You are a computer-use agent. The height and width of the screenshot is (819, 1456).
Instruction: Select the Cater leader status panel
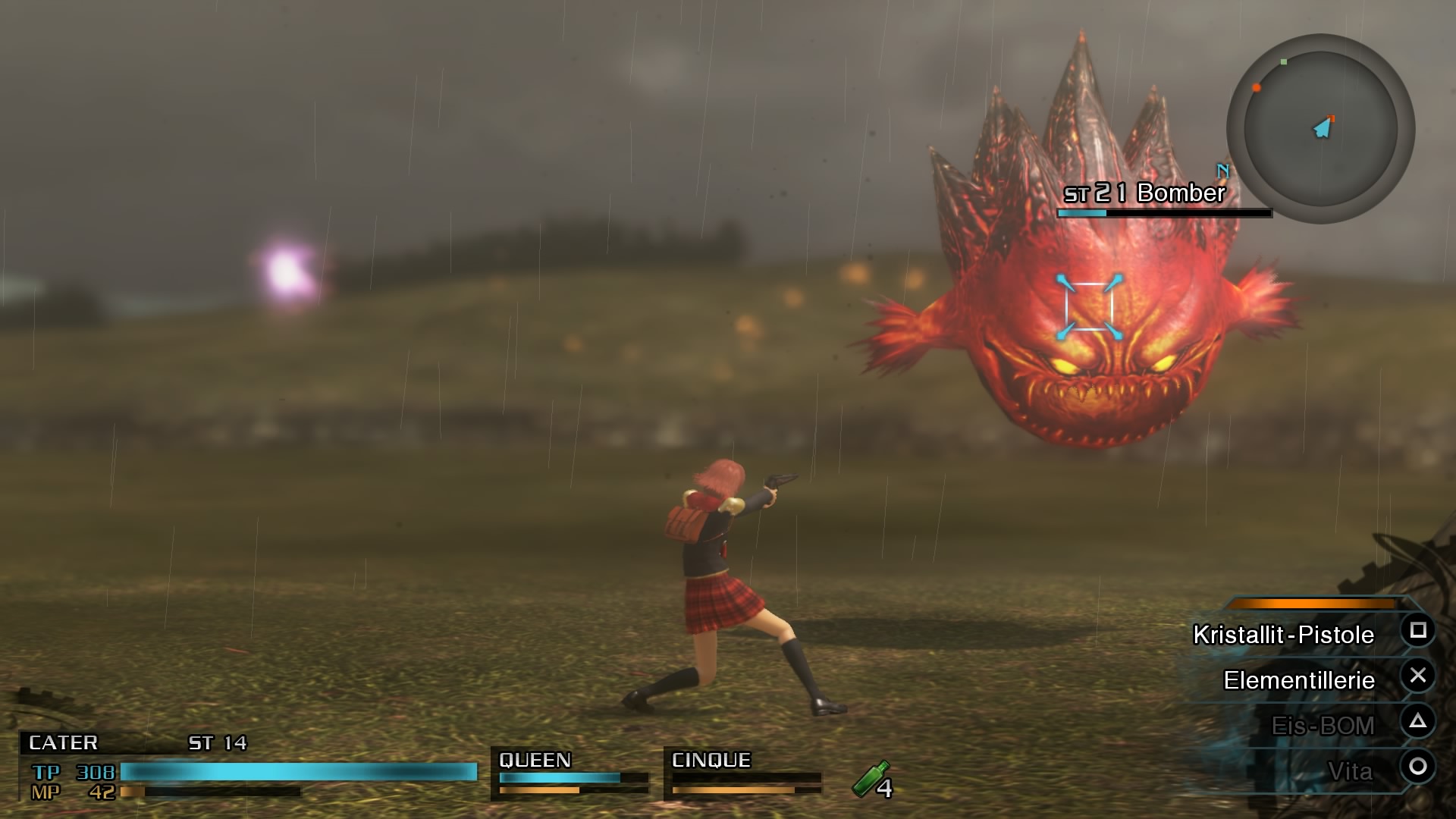point(249,767)
